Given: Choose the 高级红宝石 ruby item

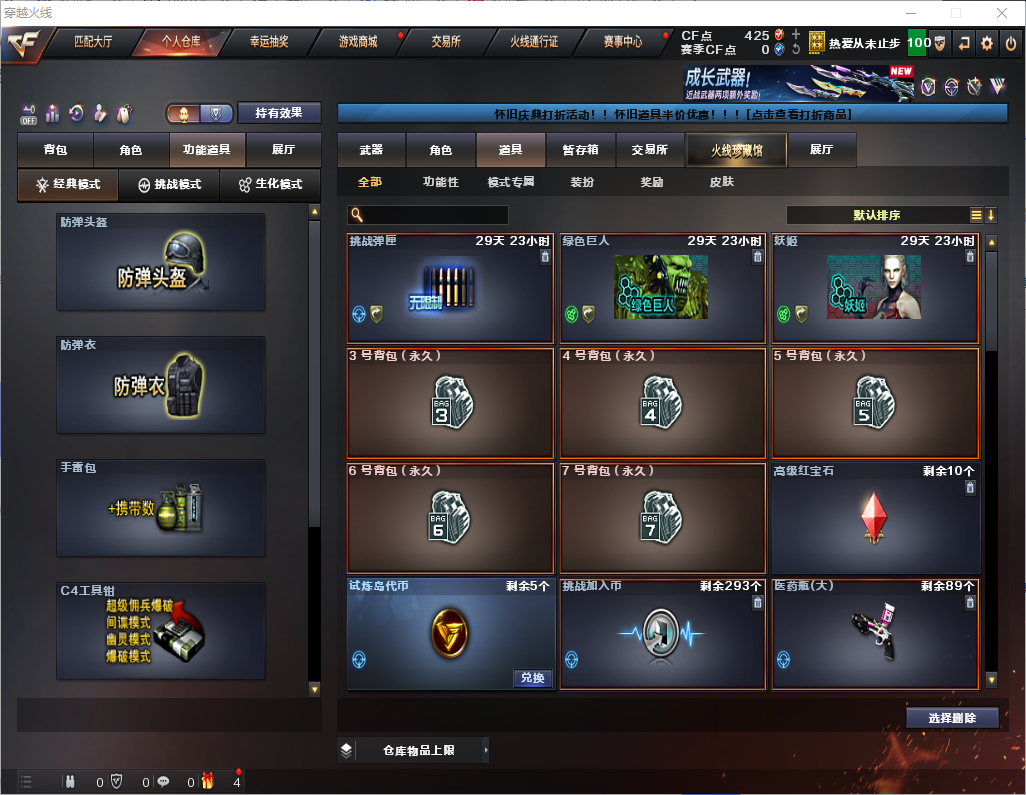Looking at the screenshot, I should (874, 517).
